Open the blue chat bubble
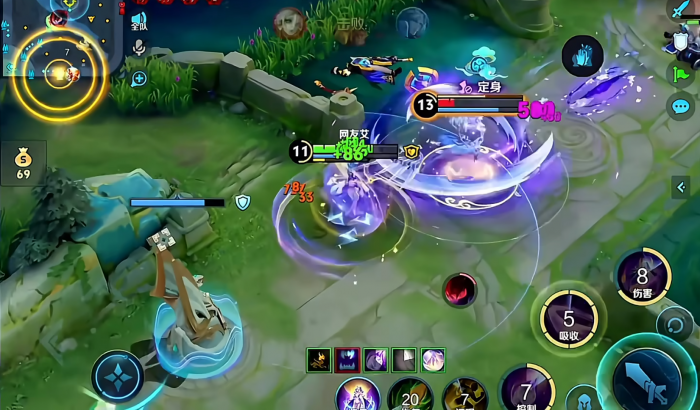 click(682, 105)
